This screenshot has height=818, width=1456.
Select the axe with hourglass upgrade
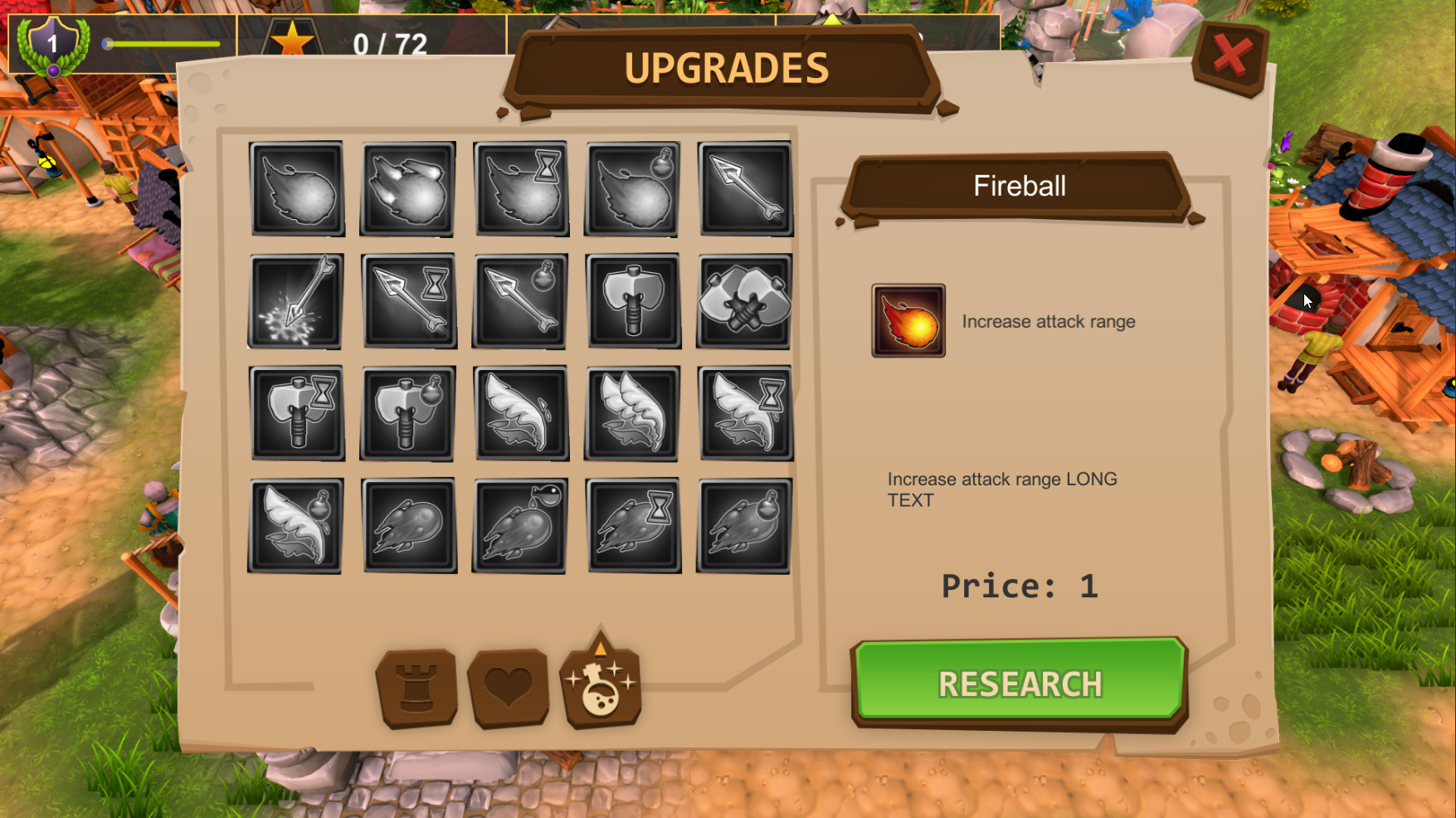(x=297, y=411)
